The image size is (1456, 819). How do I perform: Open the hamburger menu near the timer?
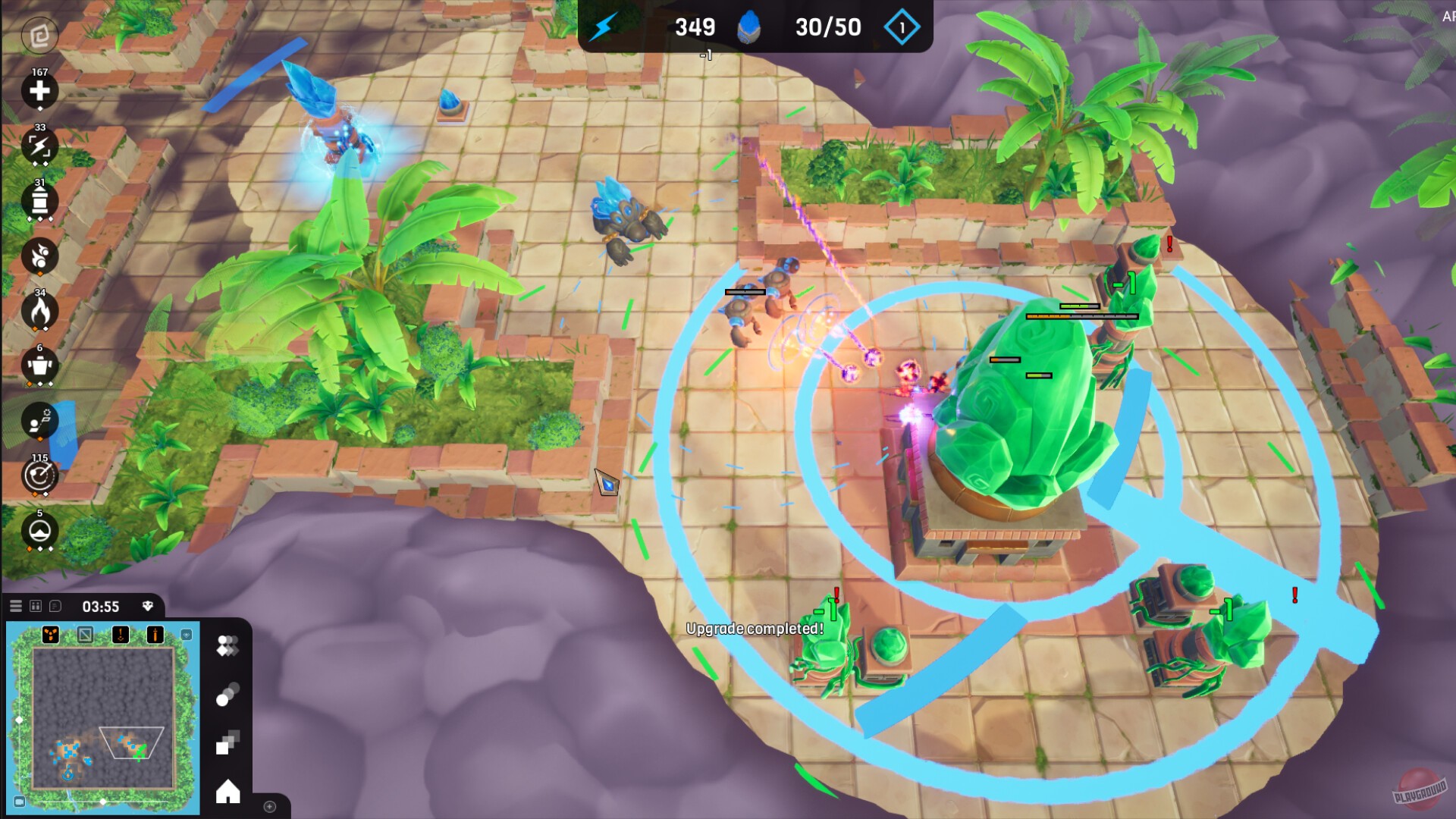click(16, 606)
